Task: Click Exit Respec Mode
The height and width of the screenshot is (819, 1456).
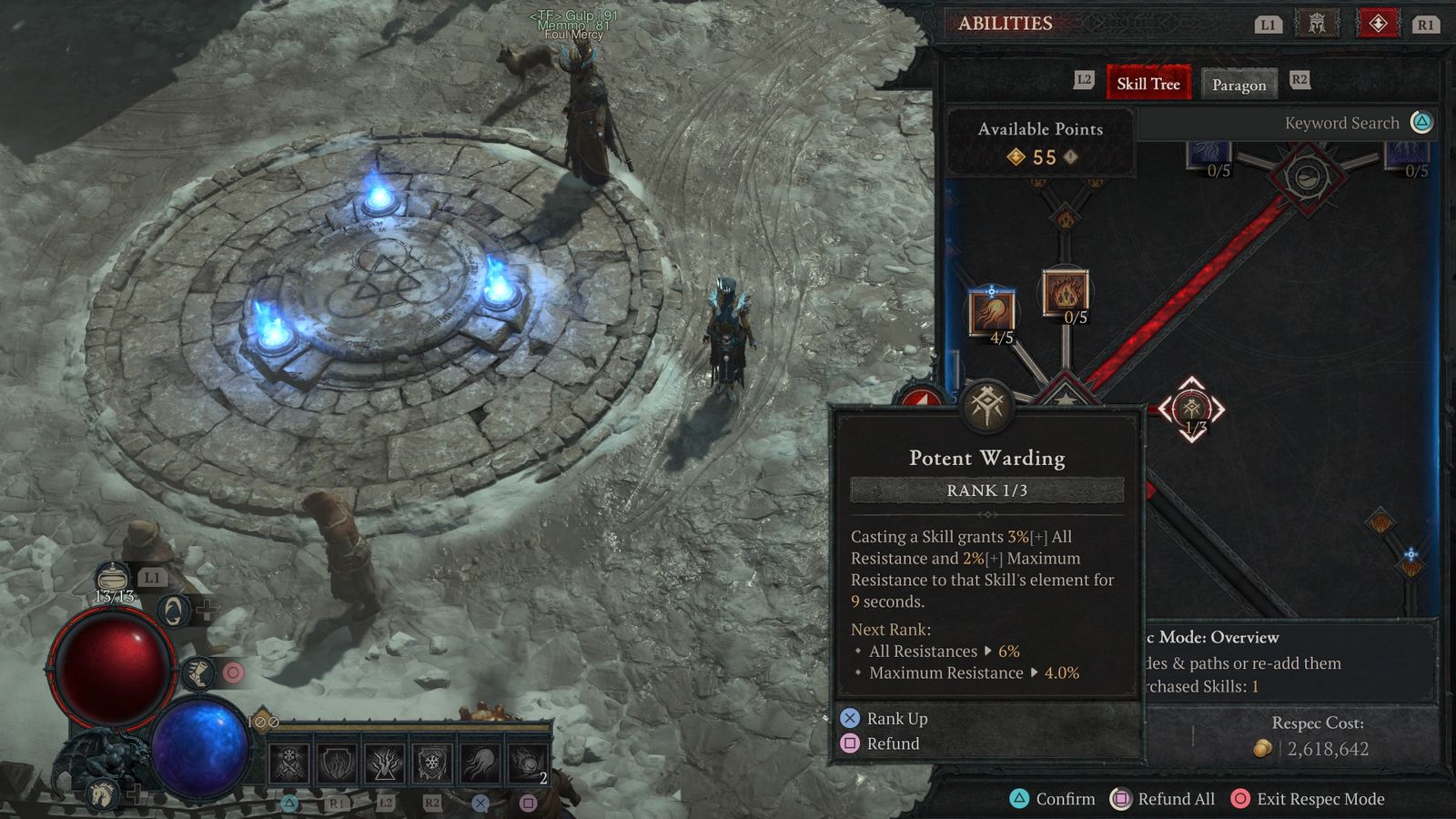Action: pyautogui.click(x=1307, y=799)
